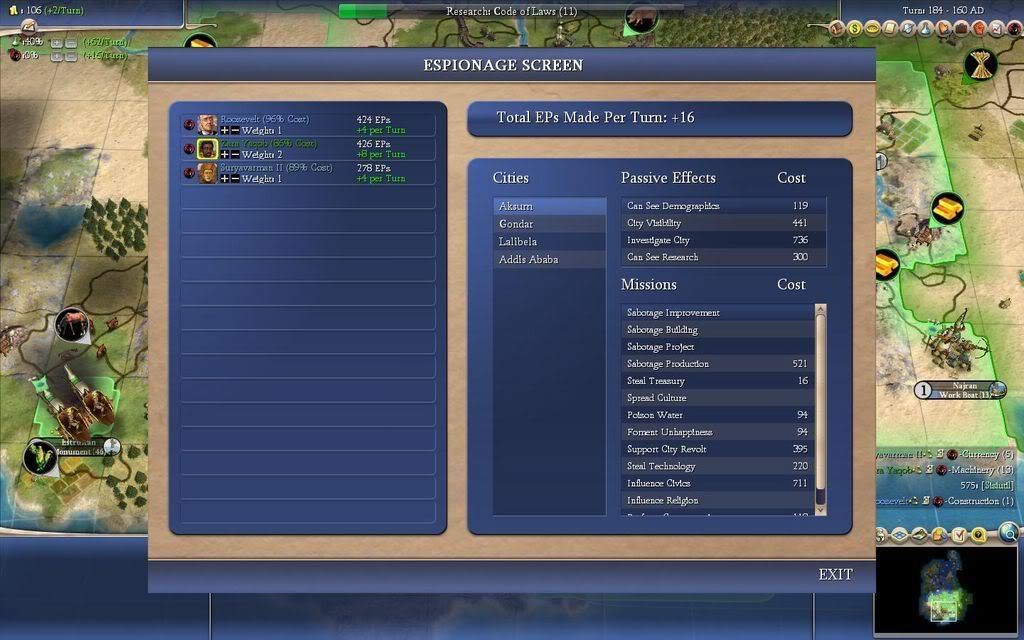Image resolution: width=1024 pixels, height=640 pixels.
Task: Click the globe view magnifier button
Action: click(x=1009, y=533)
